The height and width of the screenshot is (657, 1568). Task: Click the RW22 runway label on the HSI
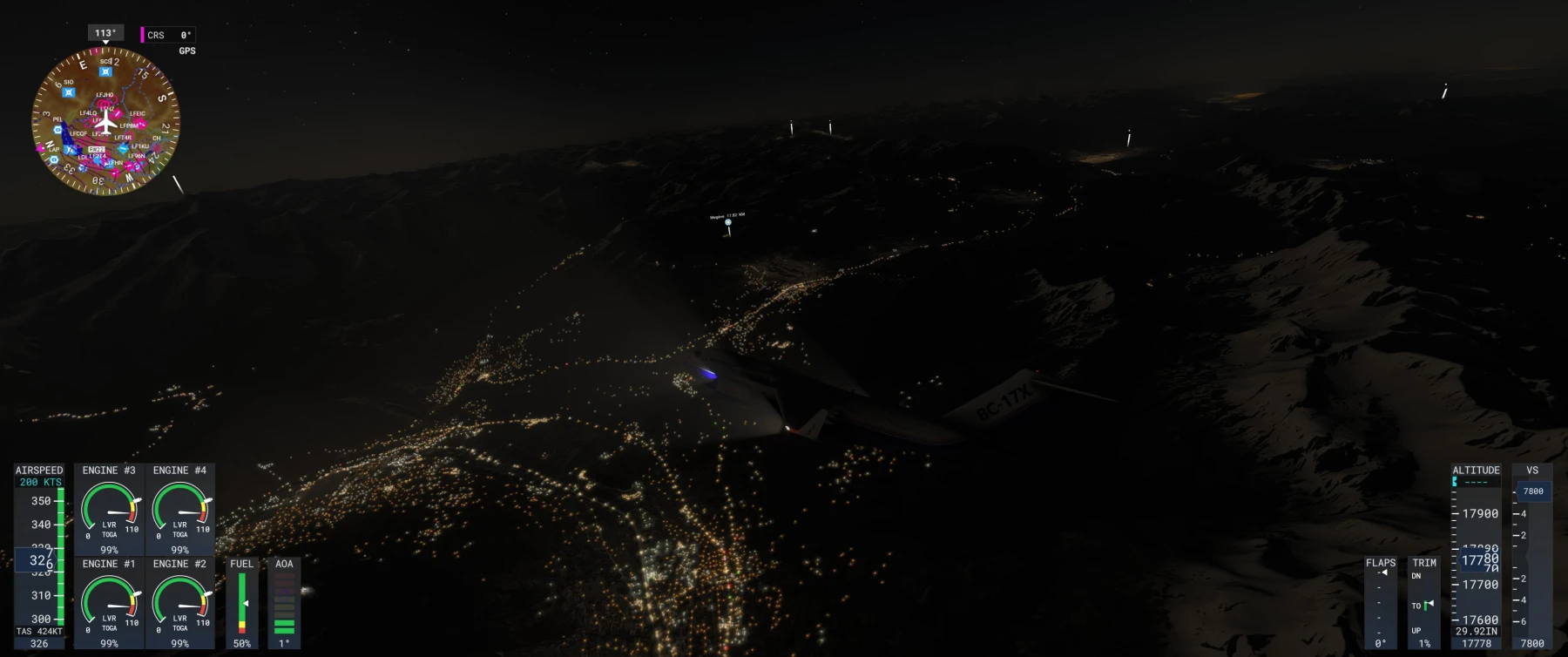pyautogui.click(x=96, y=149)
